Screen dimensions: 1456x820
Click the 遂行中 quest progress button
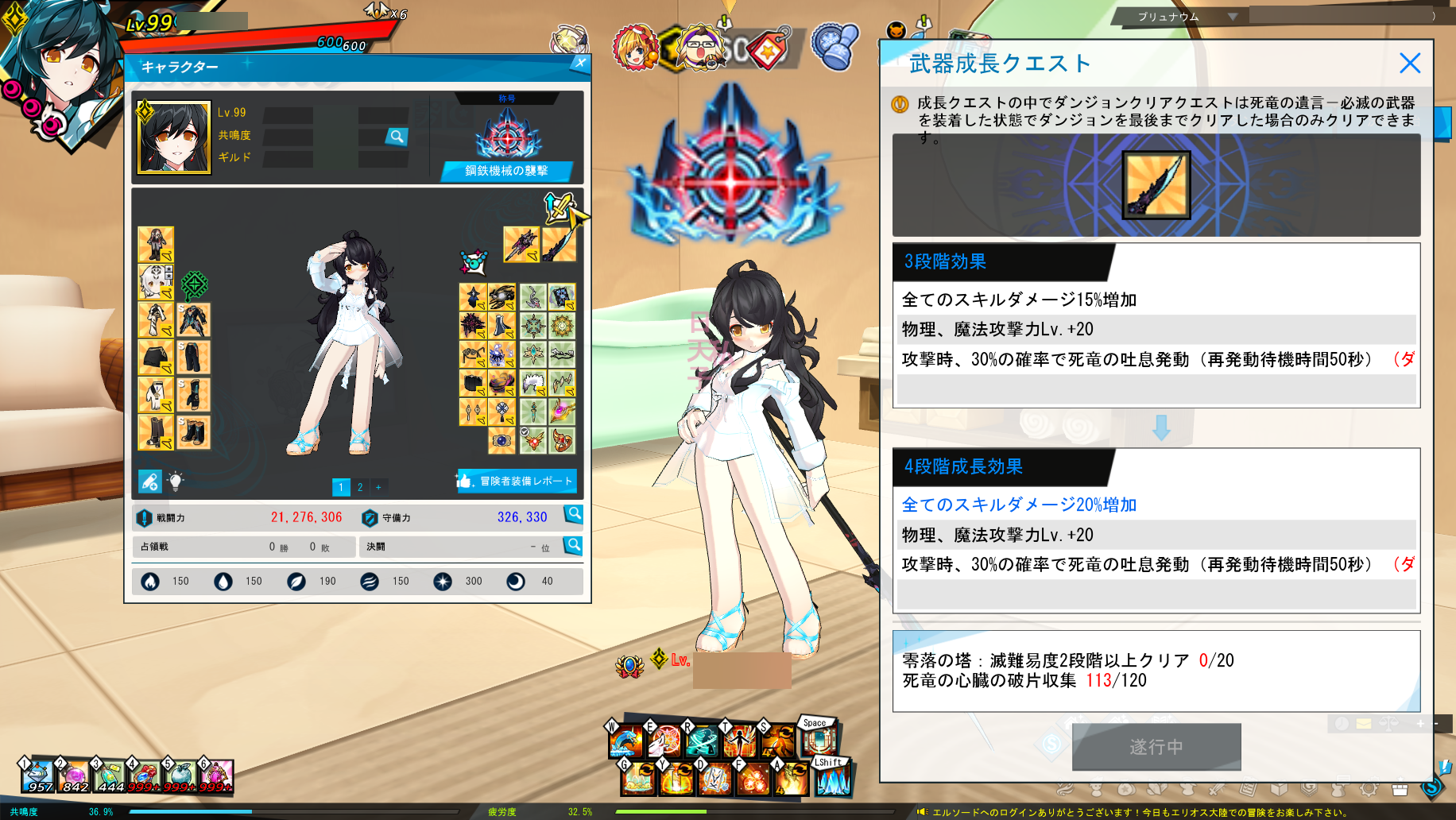click(x=1155, y=747)
